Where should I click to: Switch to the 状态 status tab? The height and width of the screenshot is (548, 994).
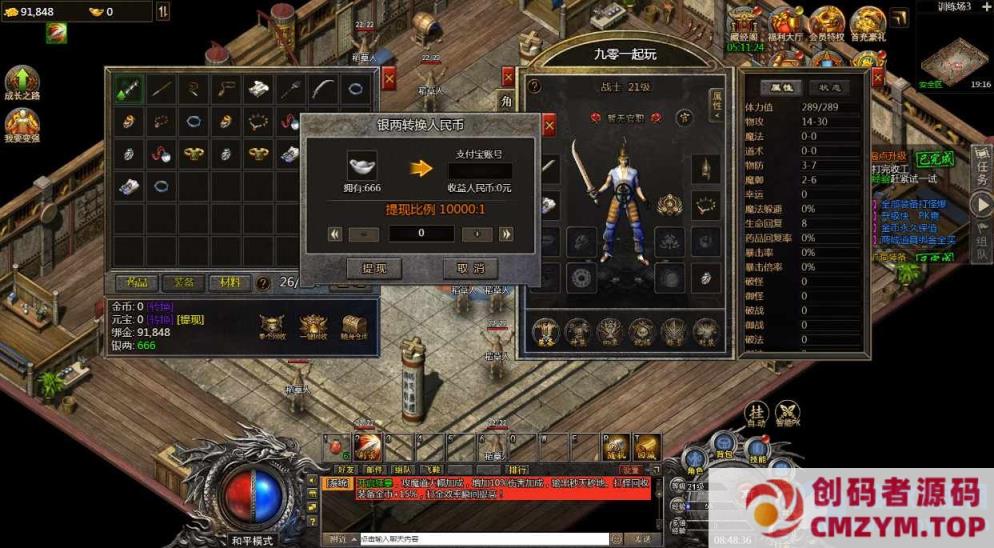829,87
